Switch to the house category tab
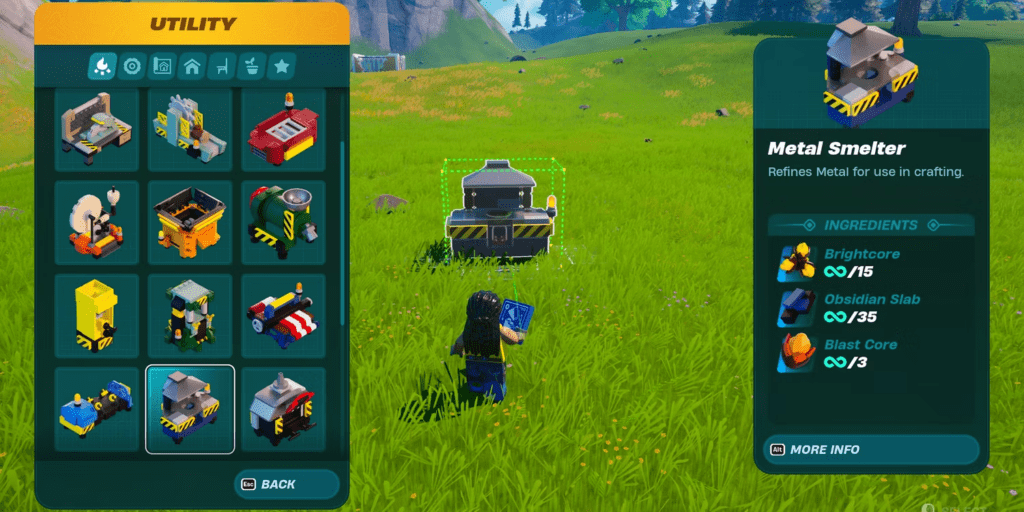Screen dimensions: 1024x512 point(192,67)
